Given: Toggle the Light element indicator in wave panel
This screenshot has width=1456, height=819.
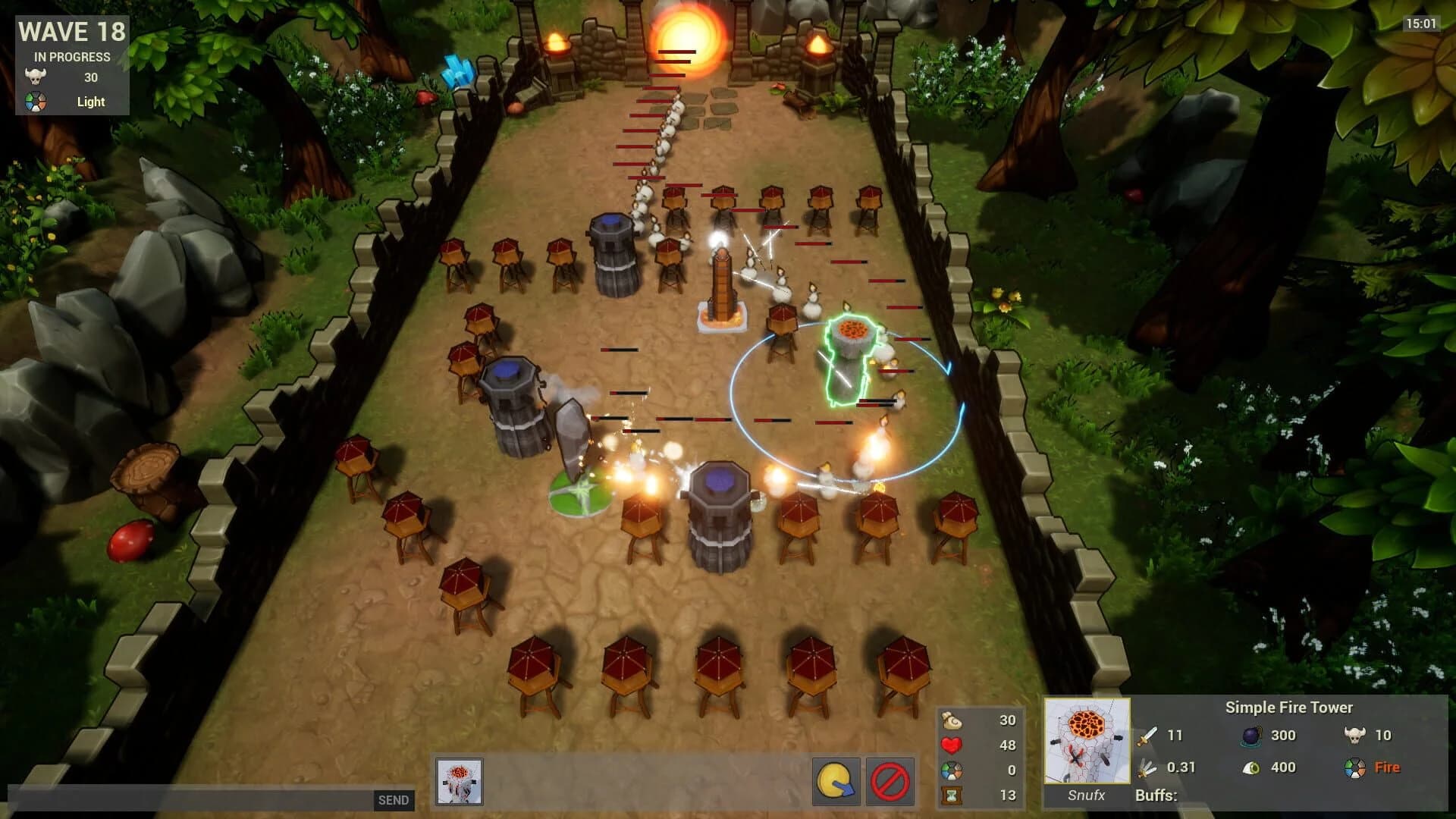Looking at the screenshot, I should click(x=36, y=101).
